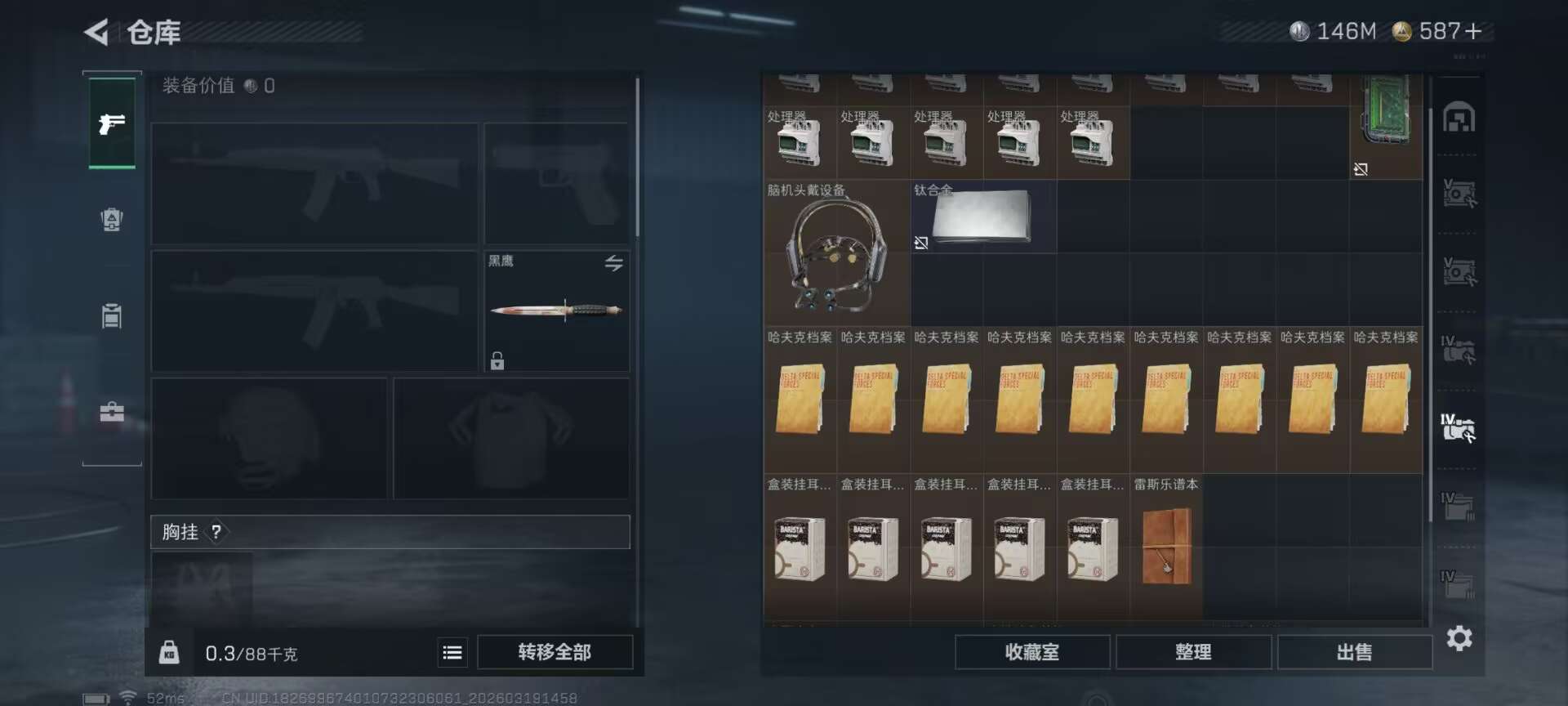Select the 雷斯乐谱本 notebook item
Viewport: 1568px width, 706px height.
pyautogui.click(x=1165, y=547)
